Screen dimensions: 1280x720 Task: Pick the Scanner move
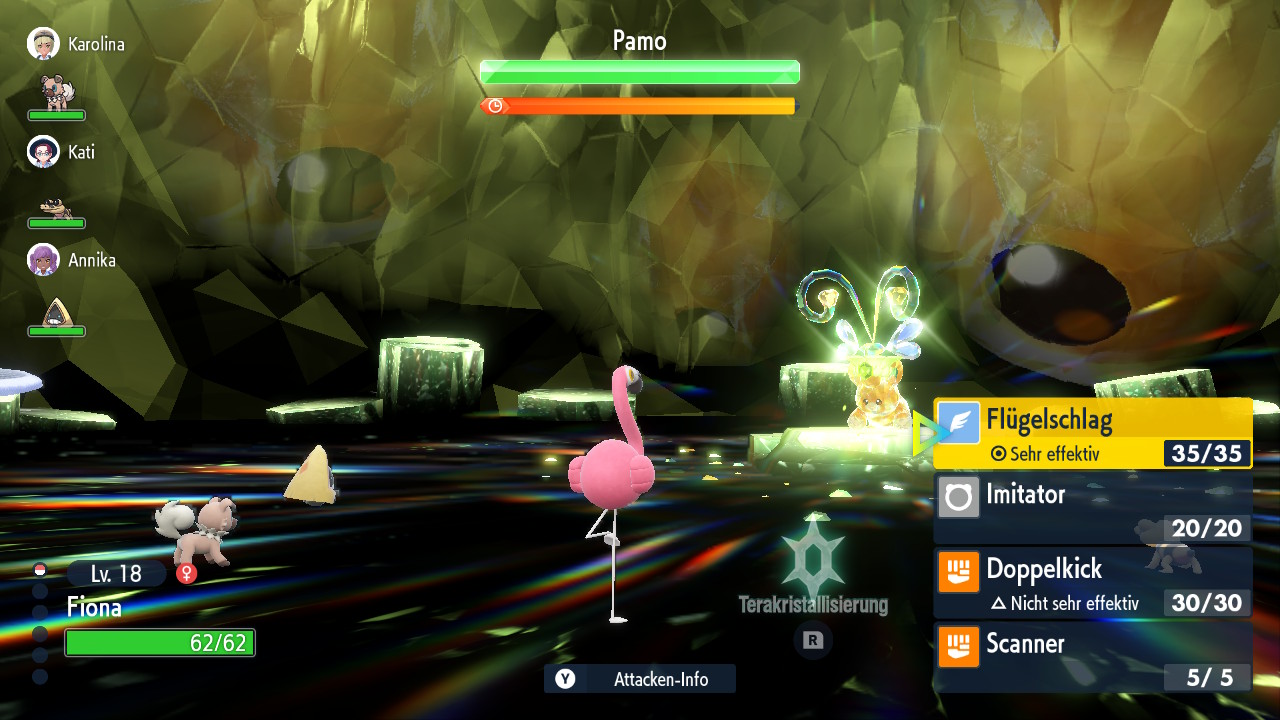pyautogui.click(x=1092, y=656)
